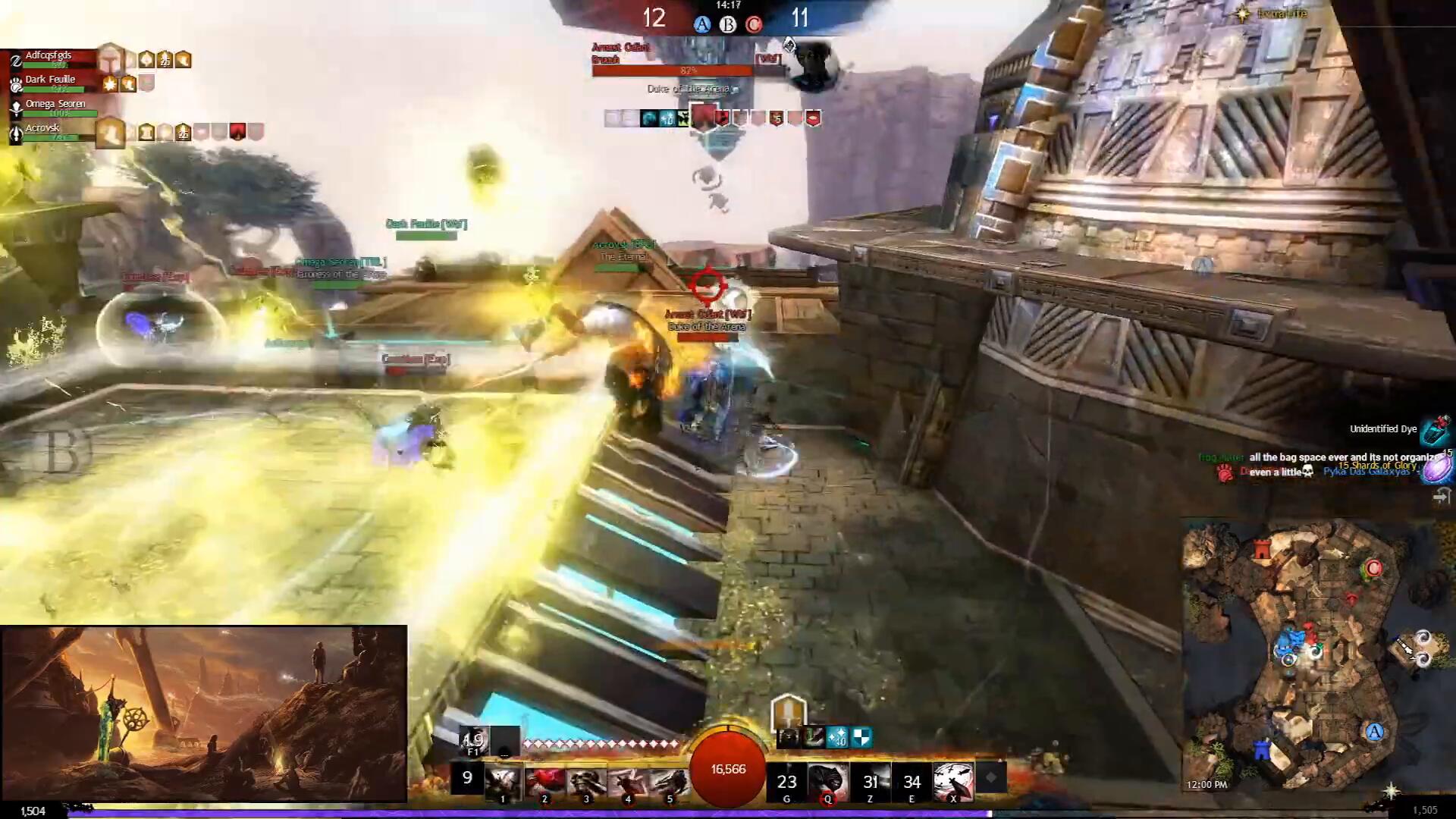Click the F1 profession skill
The width and height of the screenshot is (1456, 819).
click(x=474, y=739)
